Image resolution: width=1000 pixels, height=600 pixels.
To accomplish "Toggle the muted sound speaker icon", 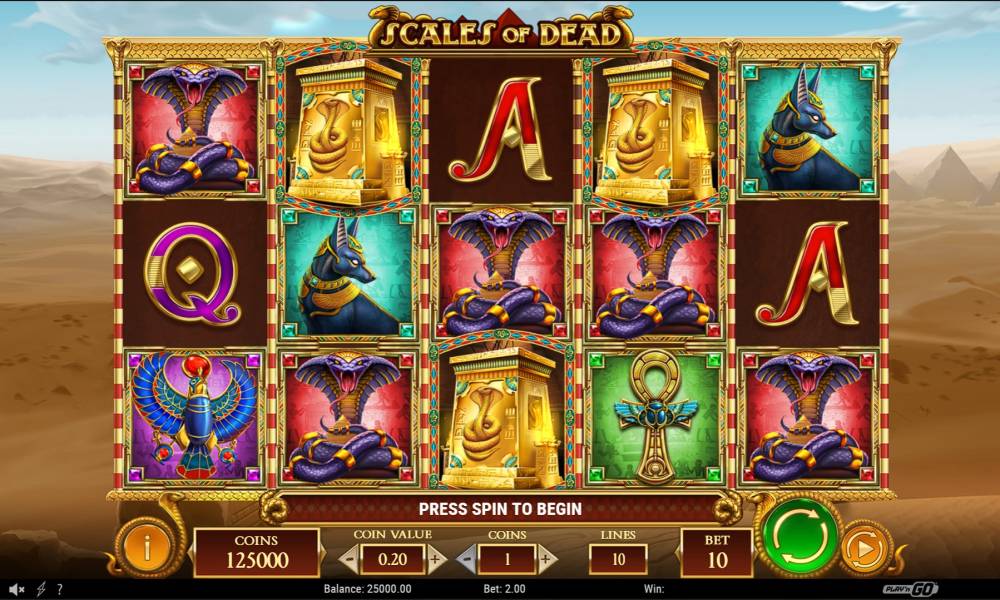I will click(17, 589).
